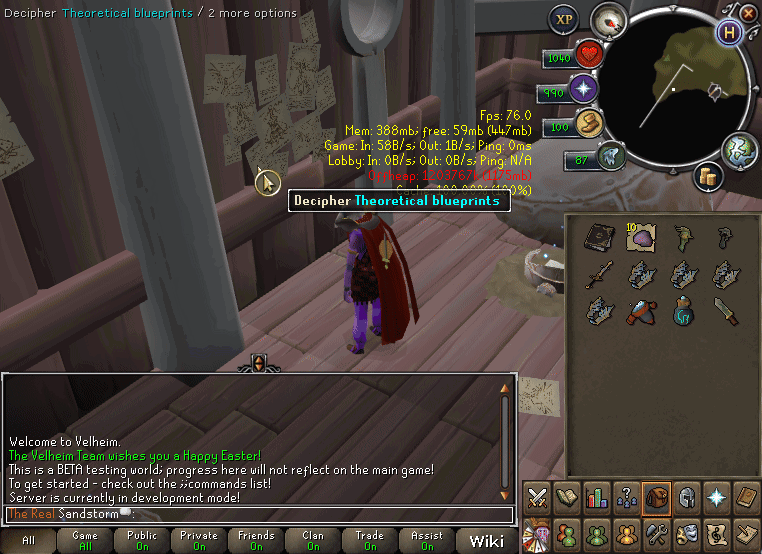
Task: Click the compass to face north
Action: [608, 20]
